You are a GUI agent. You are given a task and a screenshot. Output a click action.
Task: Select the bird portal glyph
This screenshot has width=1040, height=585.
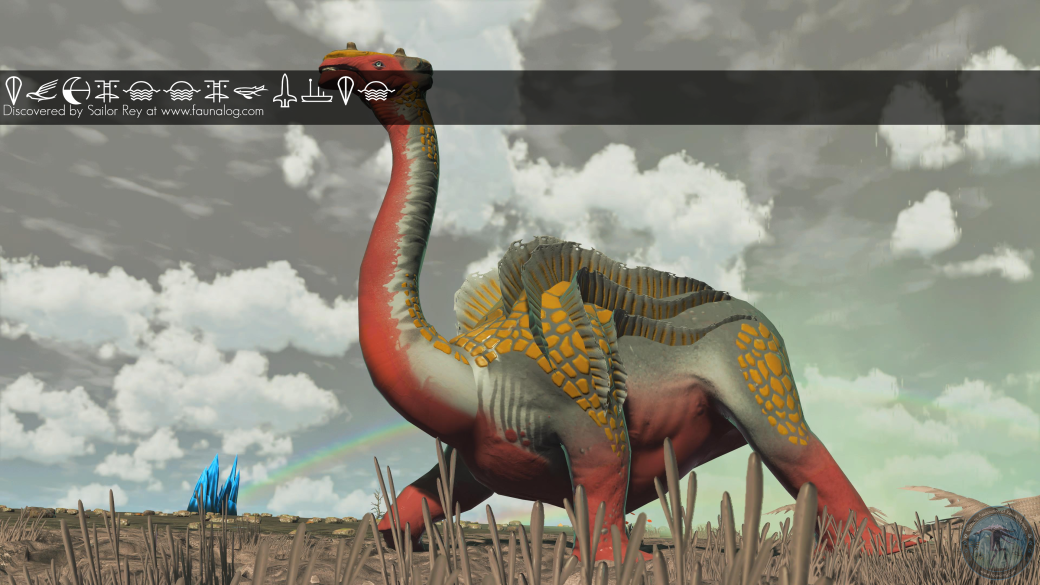43,91
